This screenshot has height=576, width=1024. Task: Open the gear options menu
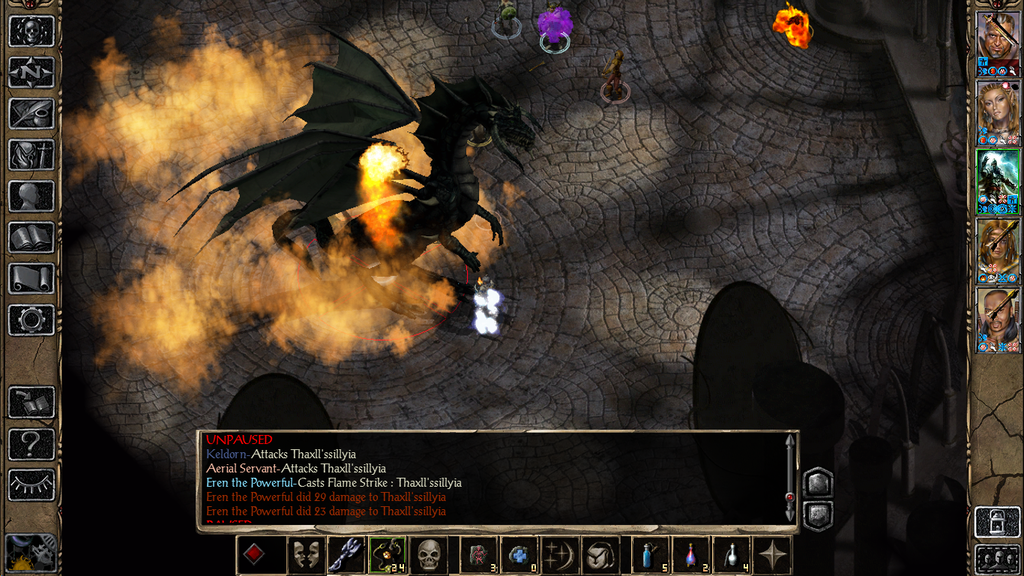tap(31, 320)
